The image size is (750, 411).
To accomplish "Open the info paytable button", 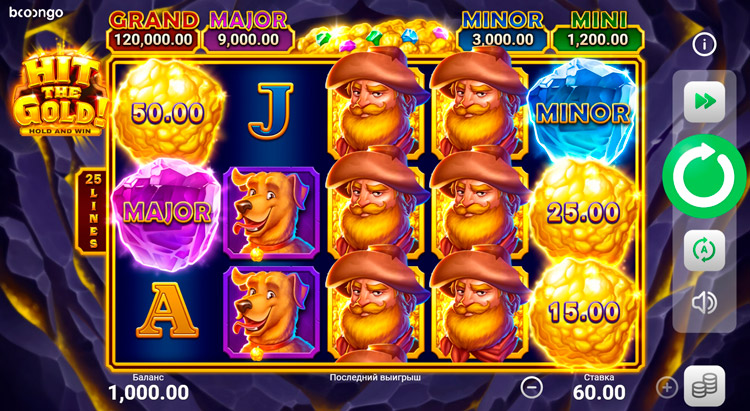I will 704,44.
